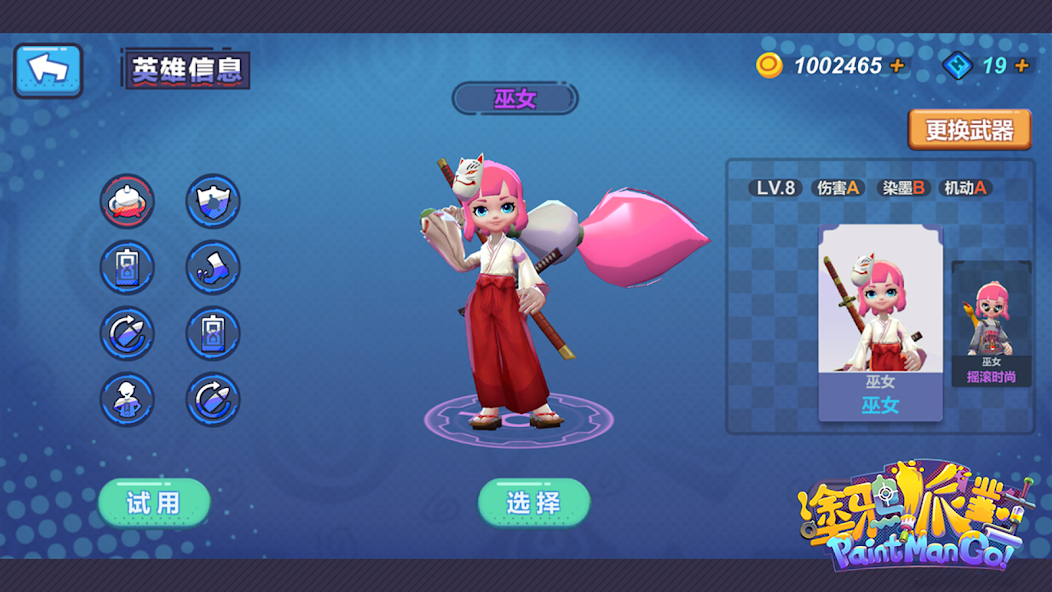Image resolution: width=1052 pixels, height=592 pixels.
Task: Add more blue gems with plus
Action: pos(1021,66)
